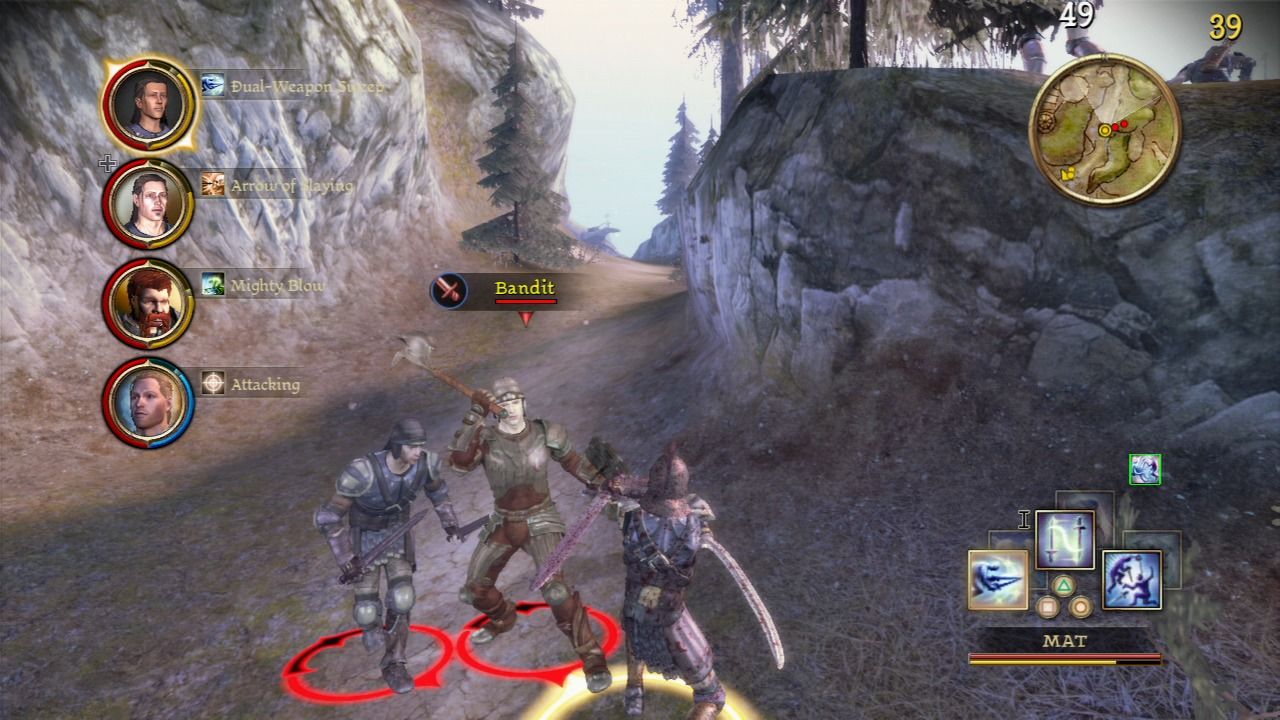1280x720 pixels.
Task: Click the sword icon beside the Bandit nameplate
Action: pyautogui.click(x=449, y=290)
